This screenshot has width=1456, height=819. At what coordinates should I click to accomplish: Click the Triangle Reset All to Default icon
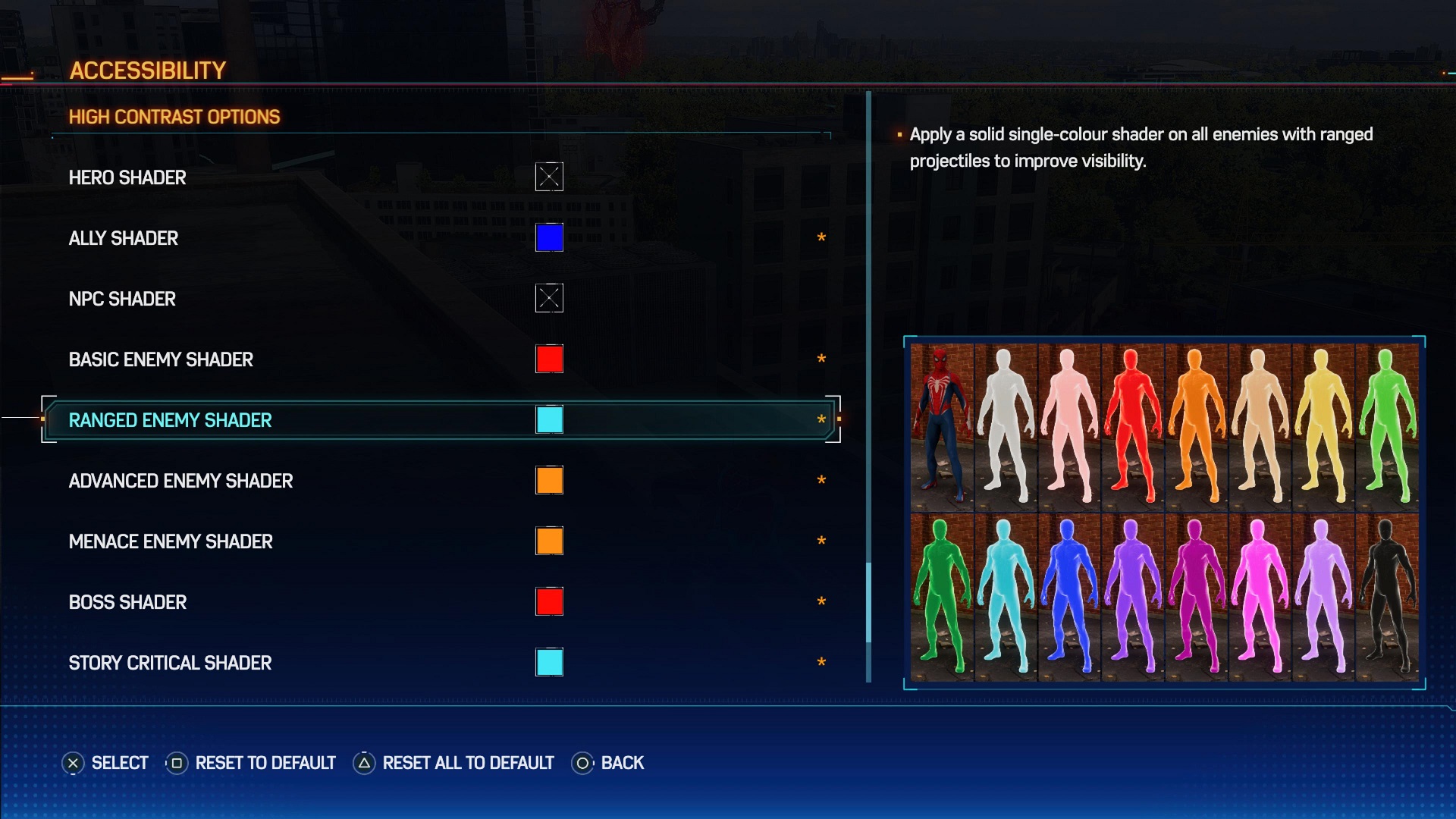click(362, 763)
